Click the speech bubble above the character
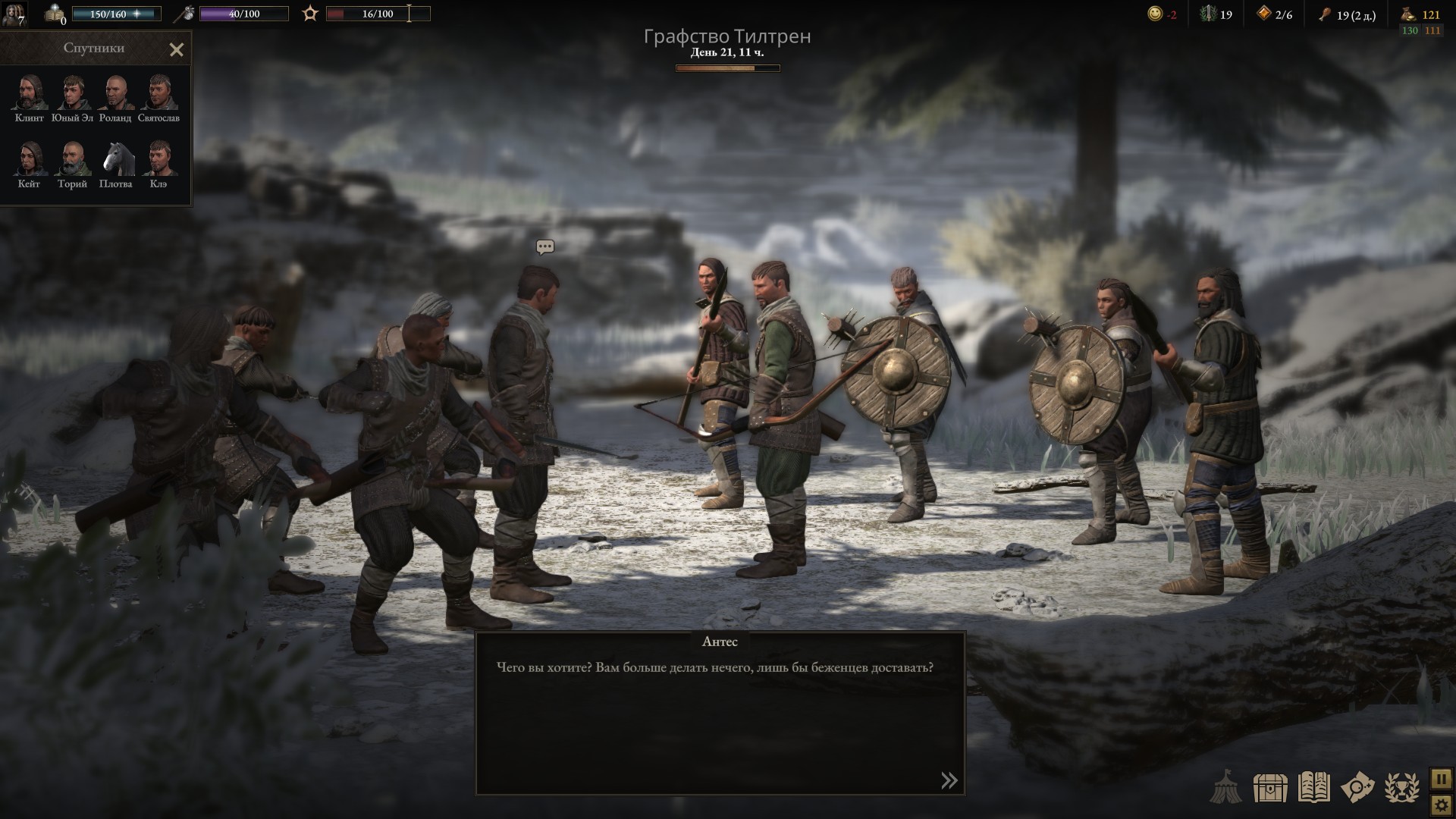This screenshot has height=819, width=1456. [544, 247]
